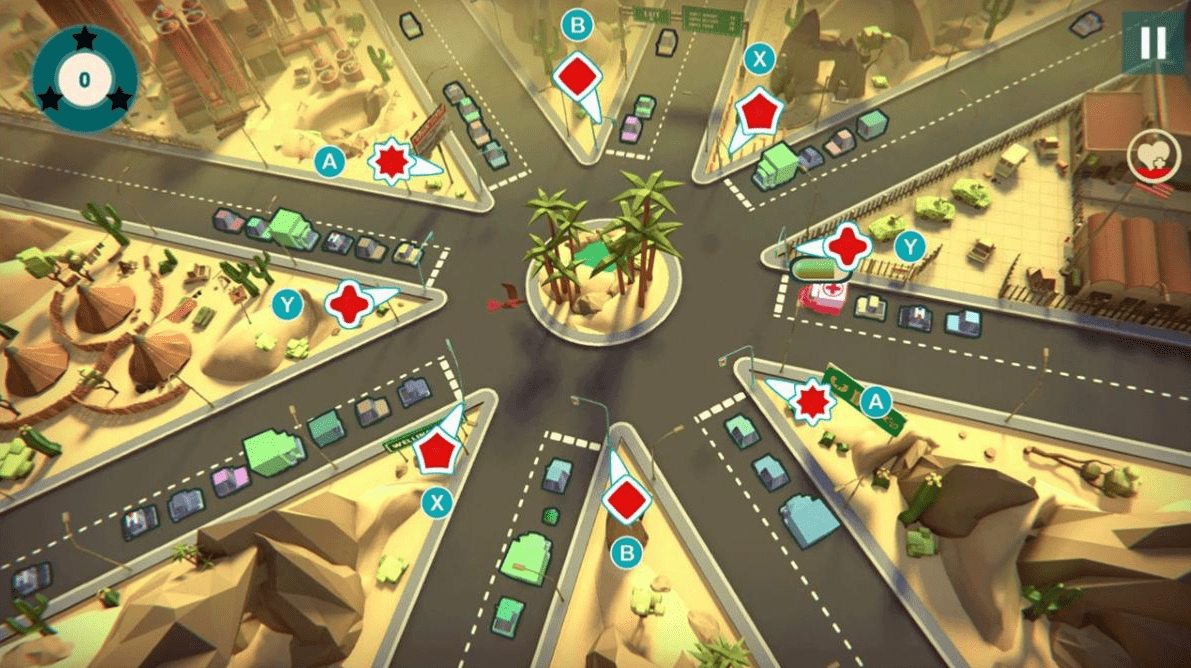Switch the red star signal by the green street sign
This screenshot has height=668, width=1191.
pyautogui.click(x=810, y=401)
